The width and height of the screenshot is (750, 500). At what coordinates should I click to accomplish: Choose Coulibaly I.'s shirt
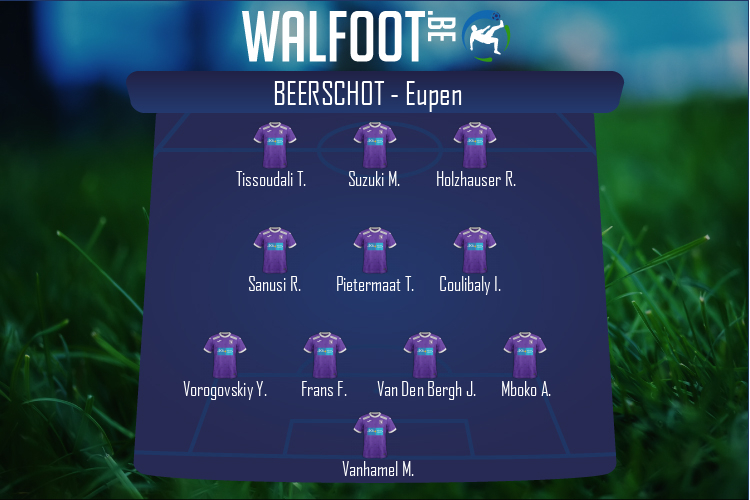point(475,251)
